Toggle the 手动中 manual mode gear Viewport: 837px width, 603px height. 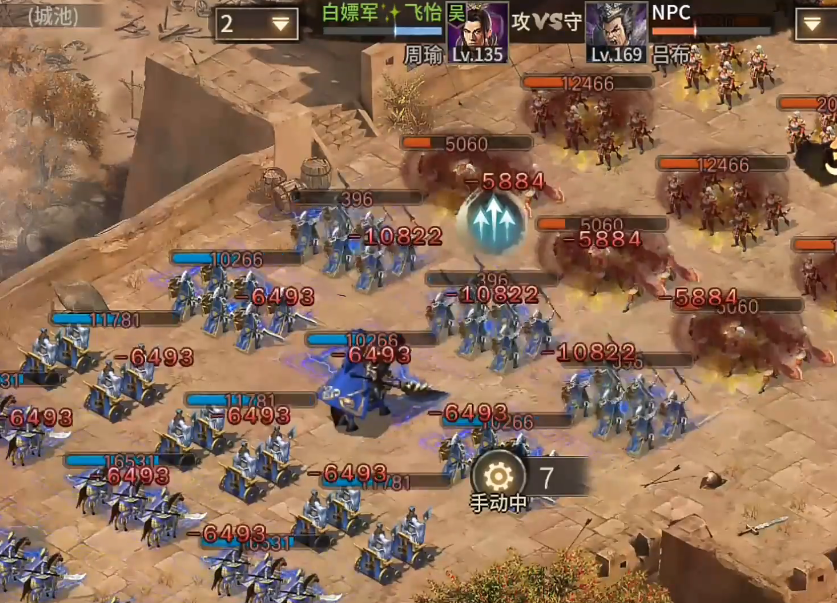(x=498, y=474)
